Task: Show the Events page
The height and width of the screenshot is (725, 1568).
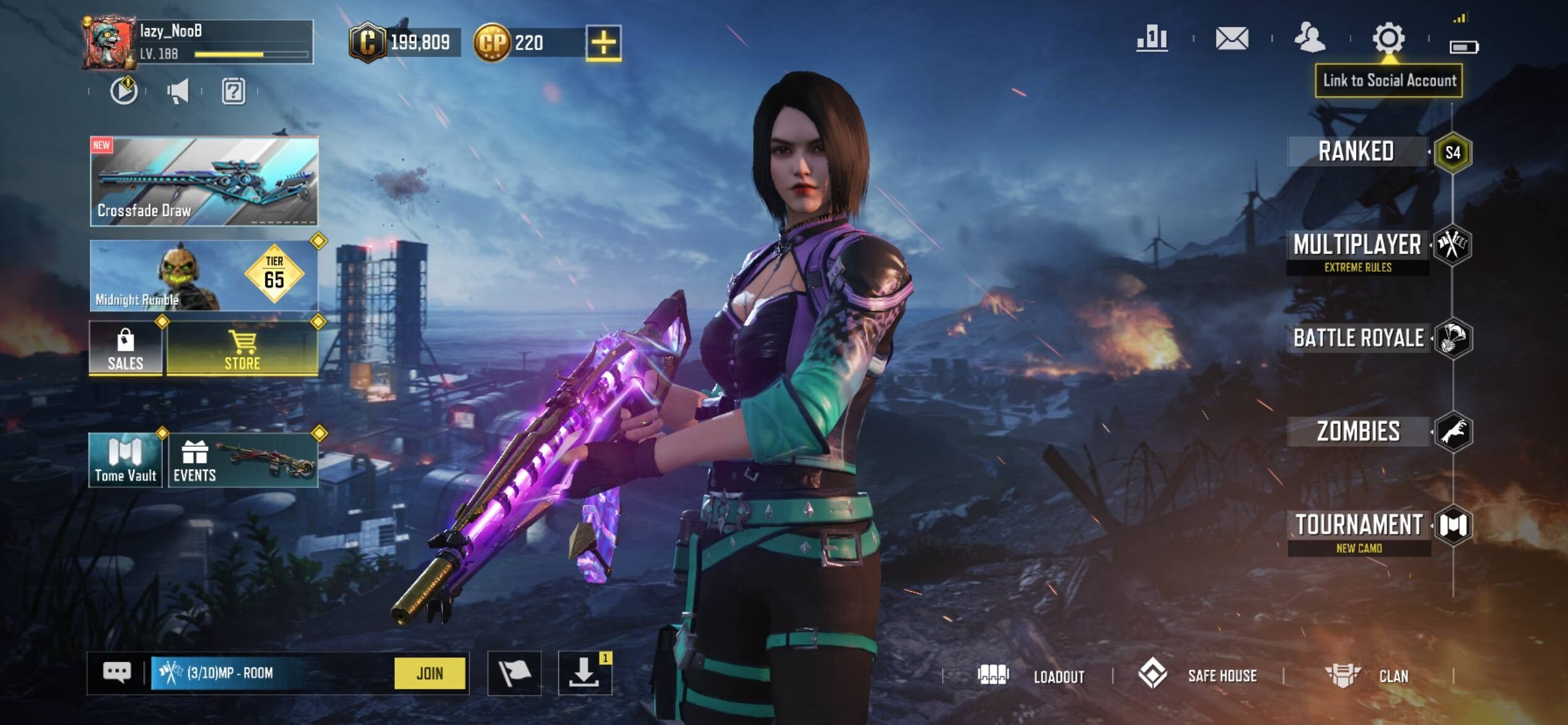Action: click(243, 460)
